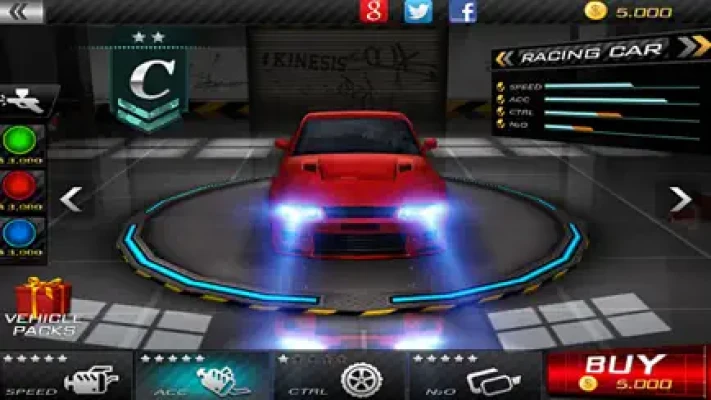
Task: Go back with the double-arrow button
Action: pos(25,12)
